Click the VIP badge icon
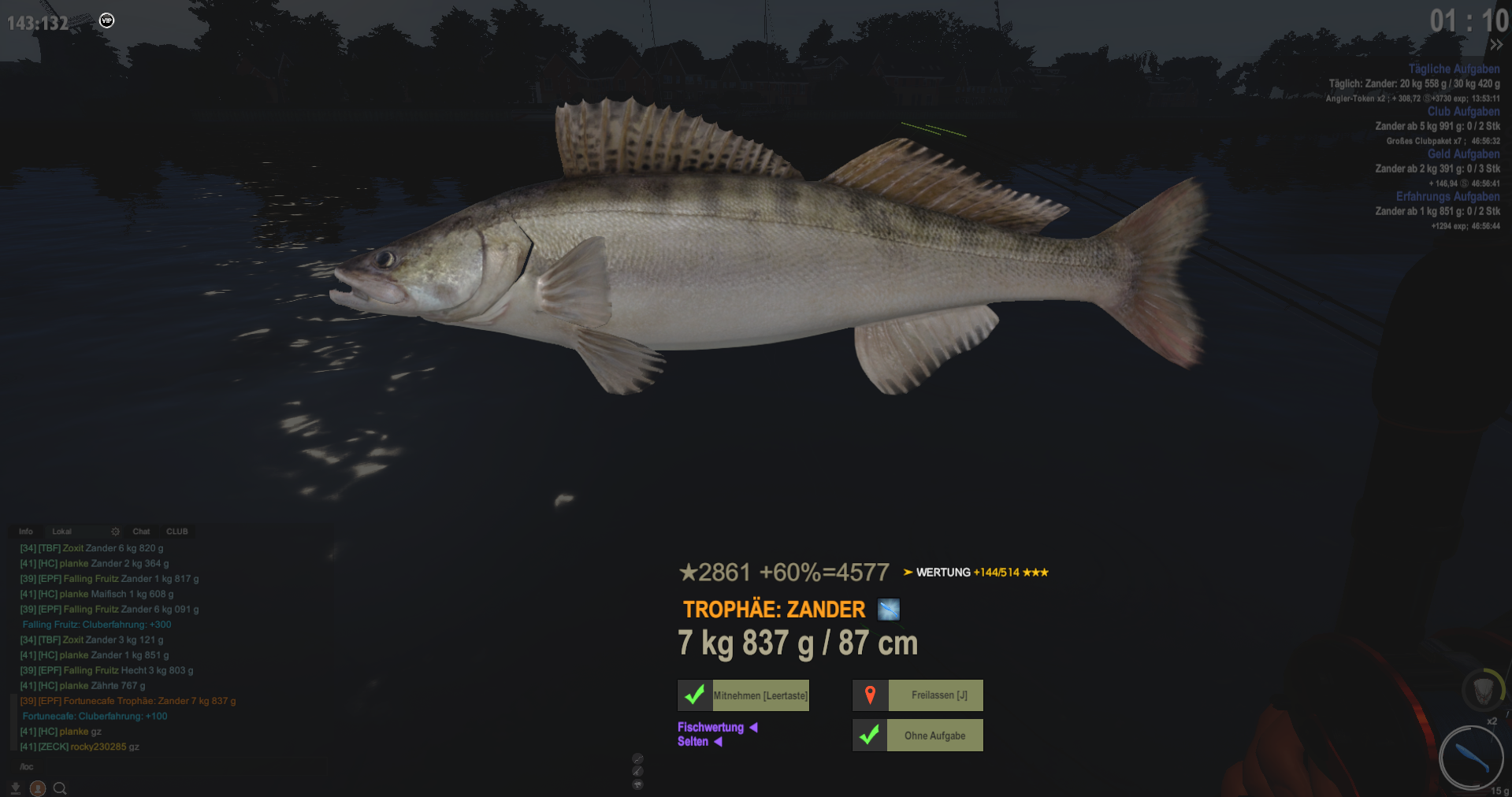 point(107,20)
